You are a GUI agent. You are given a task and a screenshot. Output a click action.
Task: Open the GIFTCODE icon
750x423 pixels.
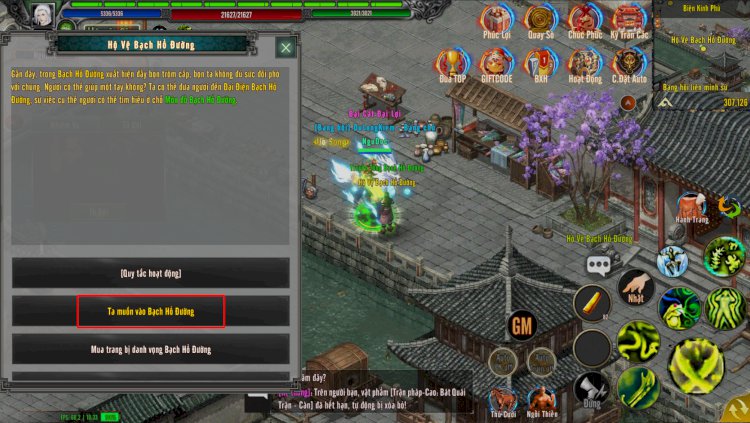click(497, 64)
